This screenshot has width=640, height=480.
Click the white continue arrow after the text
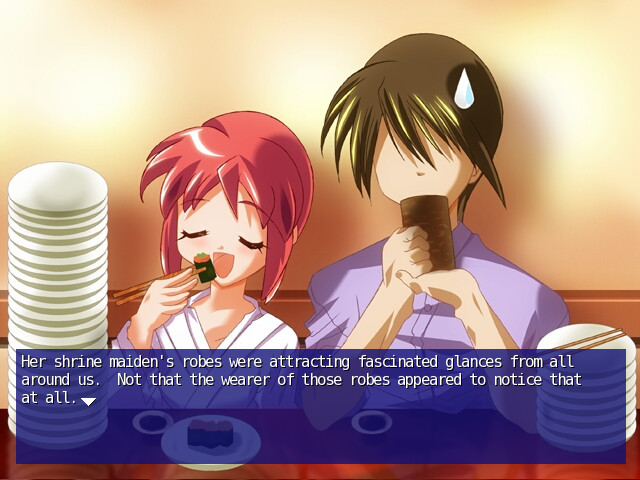pos(88,401)
